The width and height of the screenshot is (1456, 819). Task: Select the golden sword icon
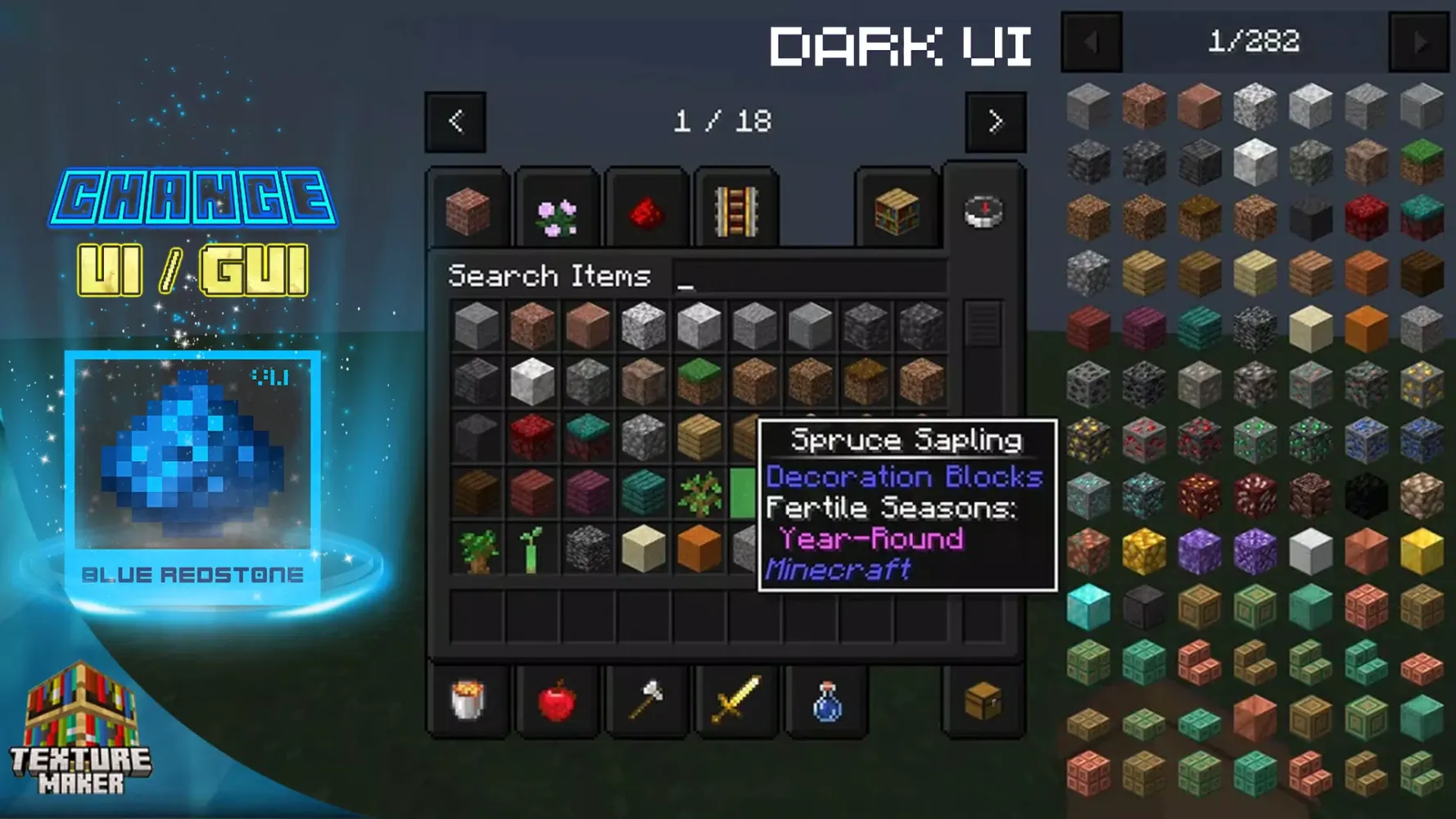click(737, 700)
